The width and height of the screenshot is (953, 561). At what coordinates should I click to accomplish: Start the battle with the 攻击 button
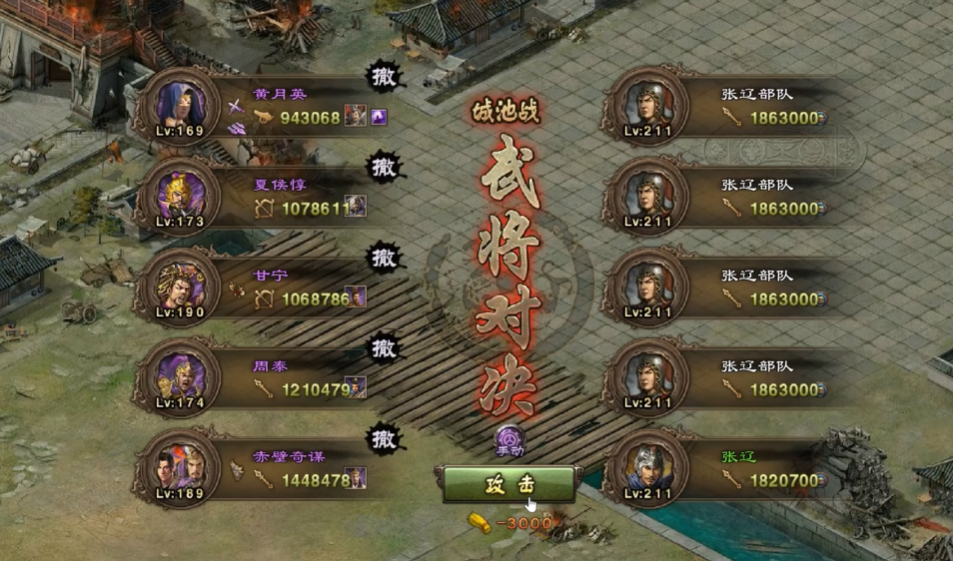[510, 484]
